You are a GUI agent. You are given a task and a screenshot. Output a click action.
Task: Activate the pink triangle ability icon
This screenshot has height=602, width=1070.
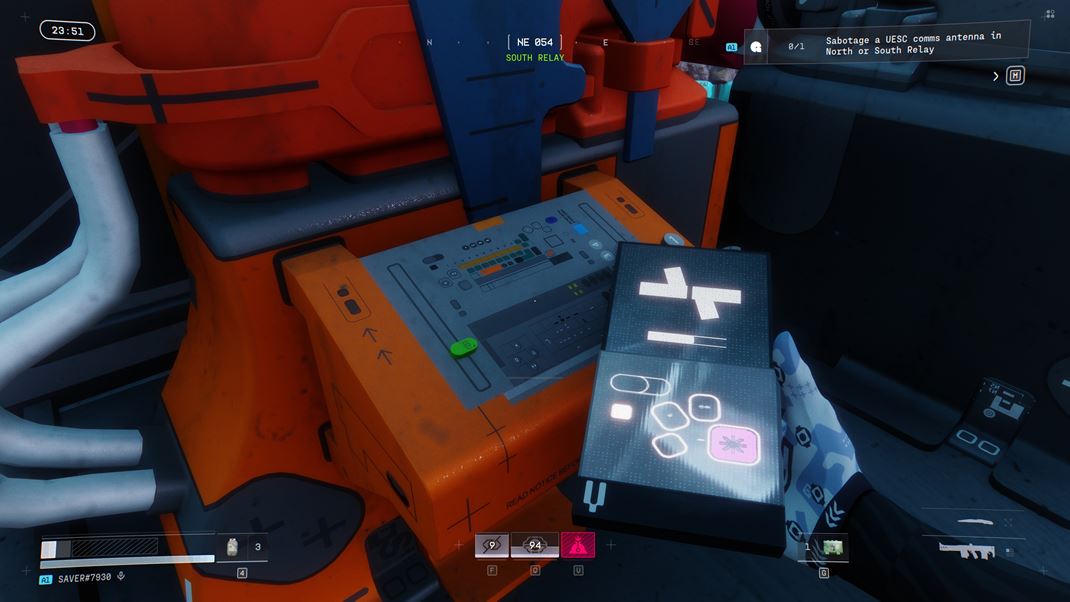(x=578, y=545)
